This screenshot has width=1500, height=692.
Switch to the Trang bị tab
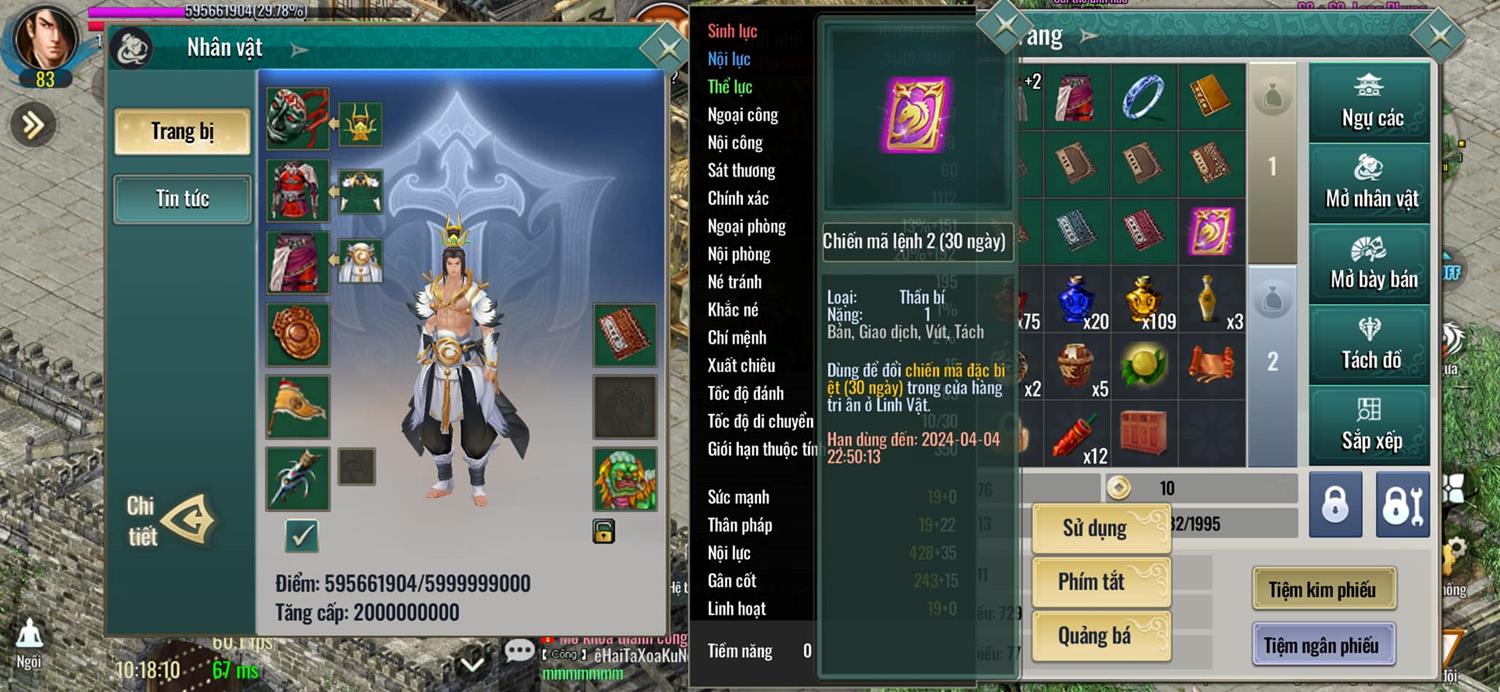(182, 132)
